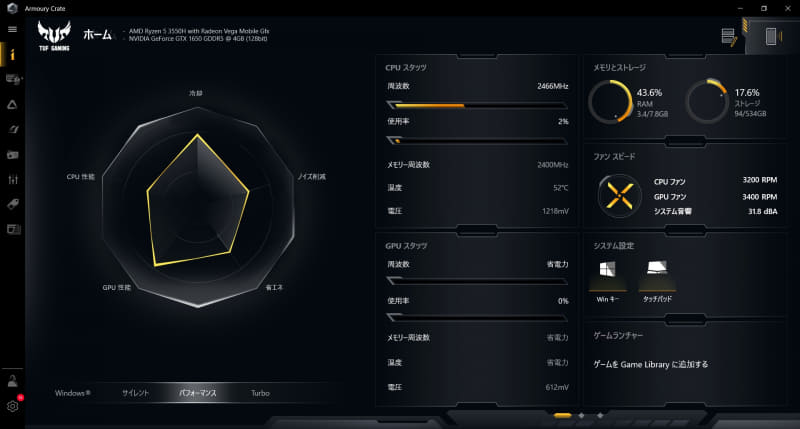Open the sliders icon in the sidebar
The height and width of the screenshot is (429, 800).
(13, 179)
